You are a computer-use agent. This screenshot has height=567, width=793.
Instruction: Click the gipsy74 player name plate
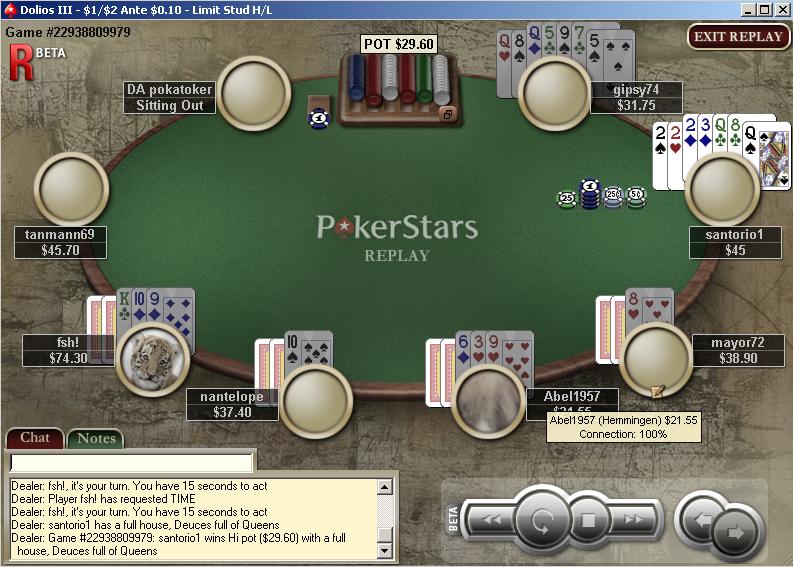636,97
